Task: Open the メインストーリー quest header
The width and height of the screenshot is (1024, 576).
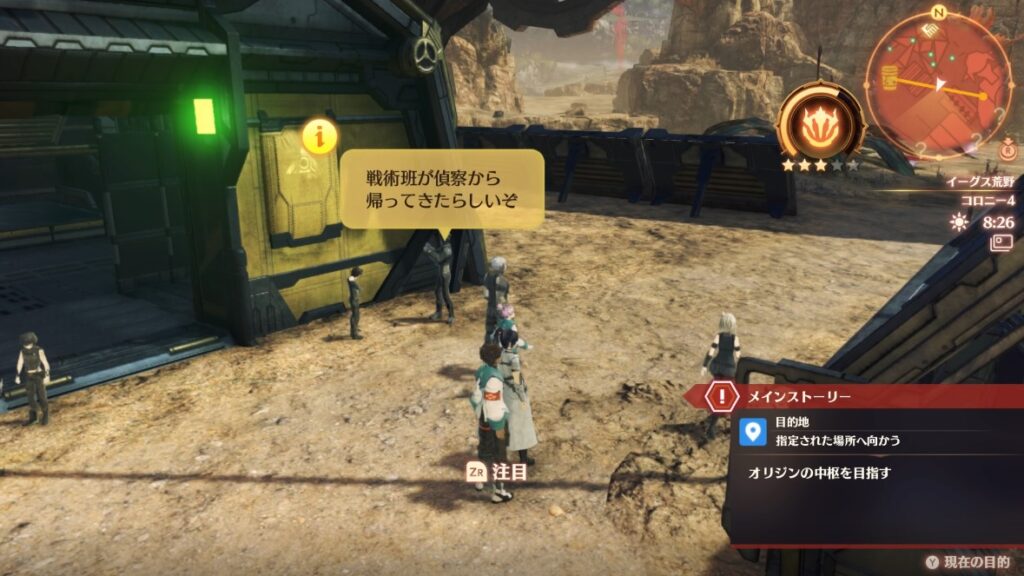Action: point(800,396)
